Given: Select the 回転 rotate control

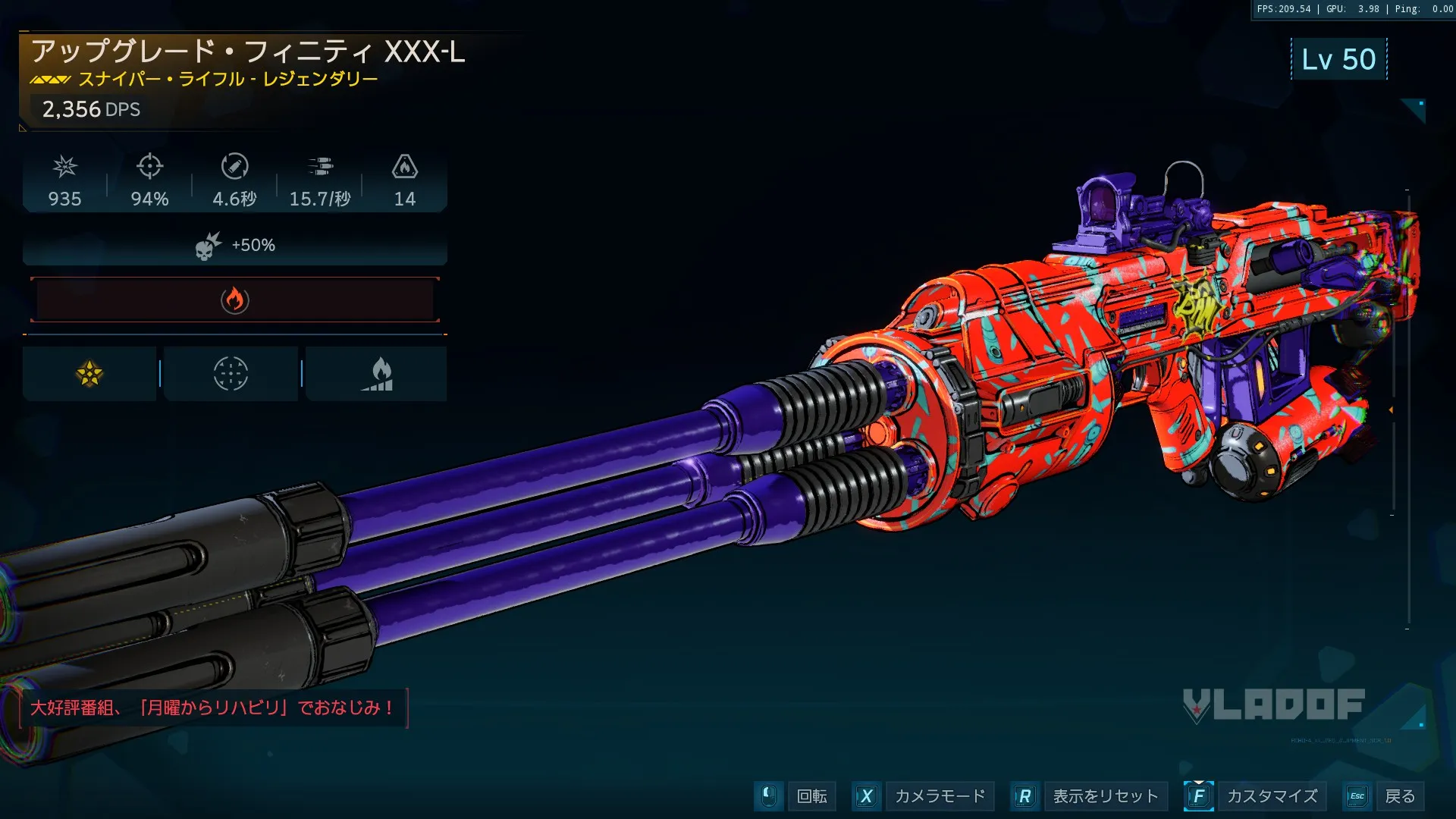Looking at the screenshot, I should tap(811, 796).
